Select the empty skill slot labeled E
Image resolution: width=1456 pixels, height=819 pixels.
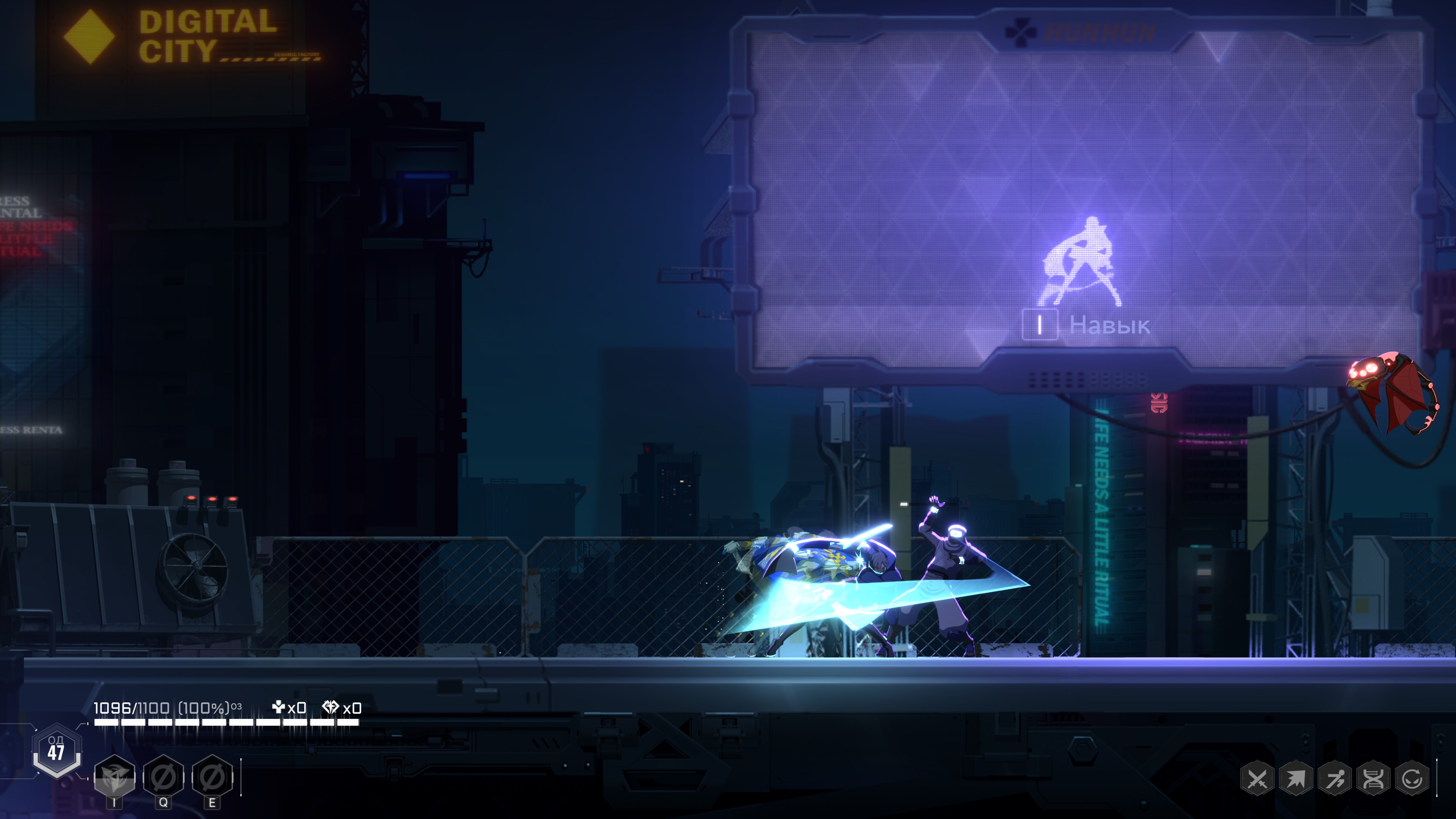click(212, 778)
